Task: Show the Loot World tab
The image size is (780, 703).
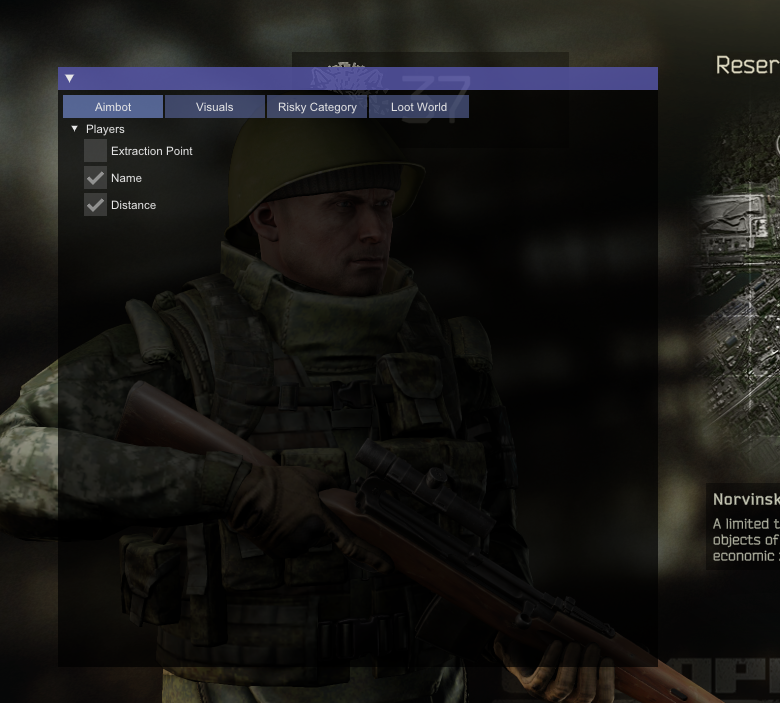Action: pyautogui.click(x=419, y=107)
